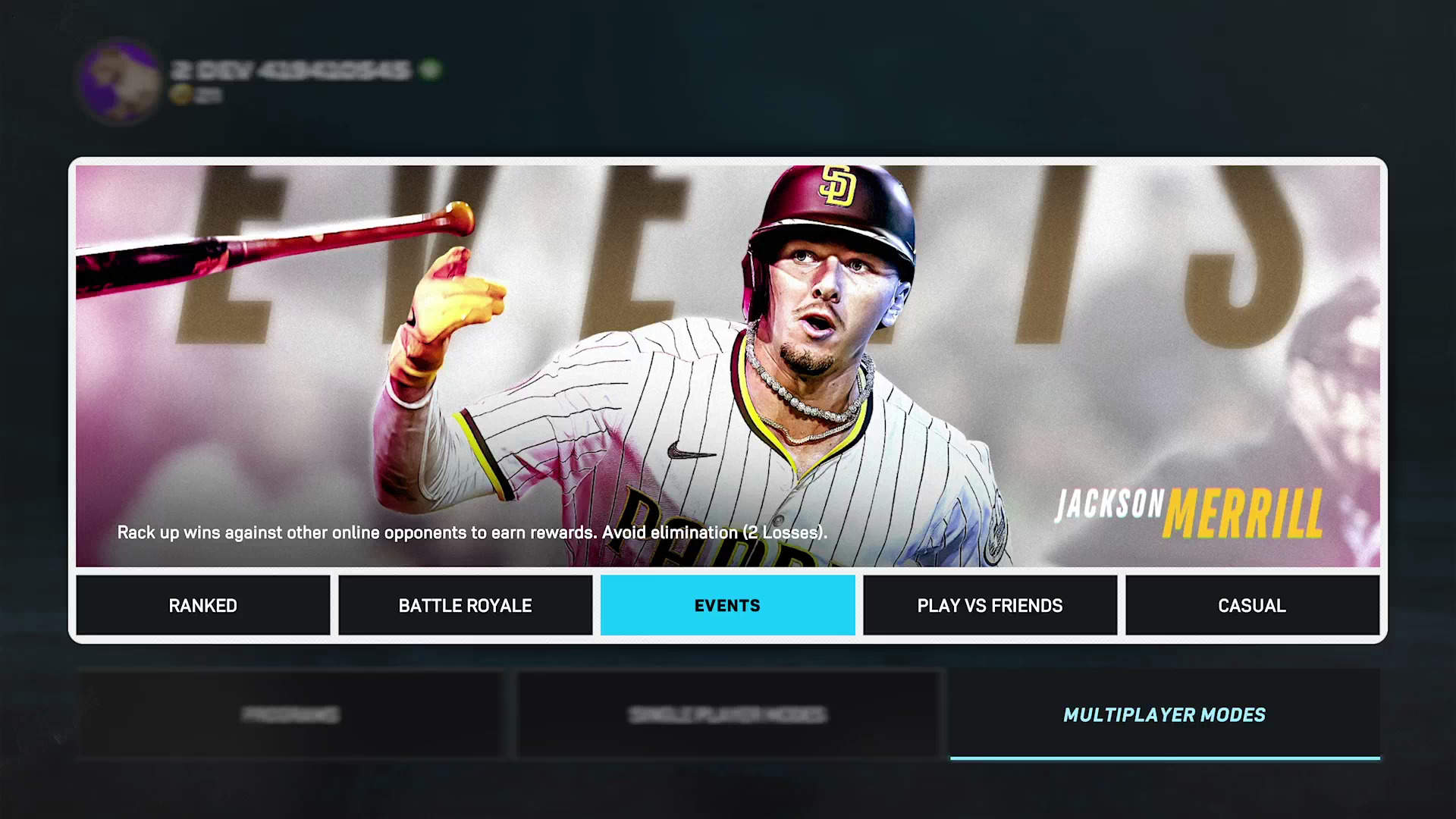Choose the Casual mode button

point(1252,605)
